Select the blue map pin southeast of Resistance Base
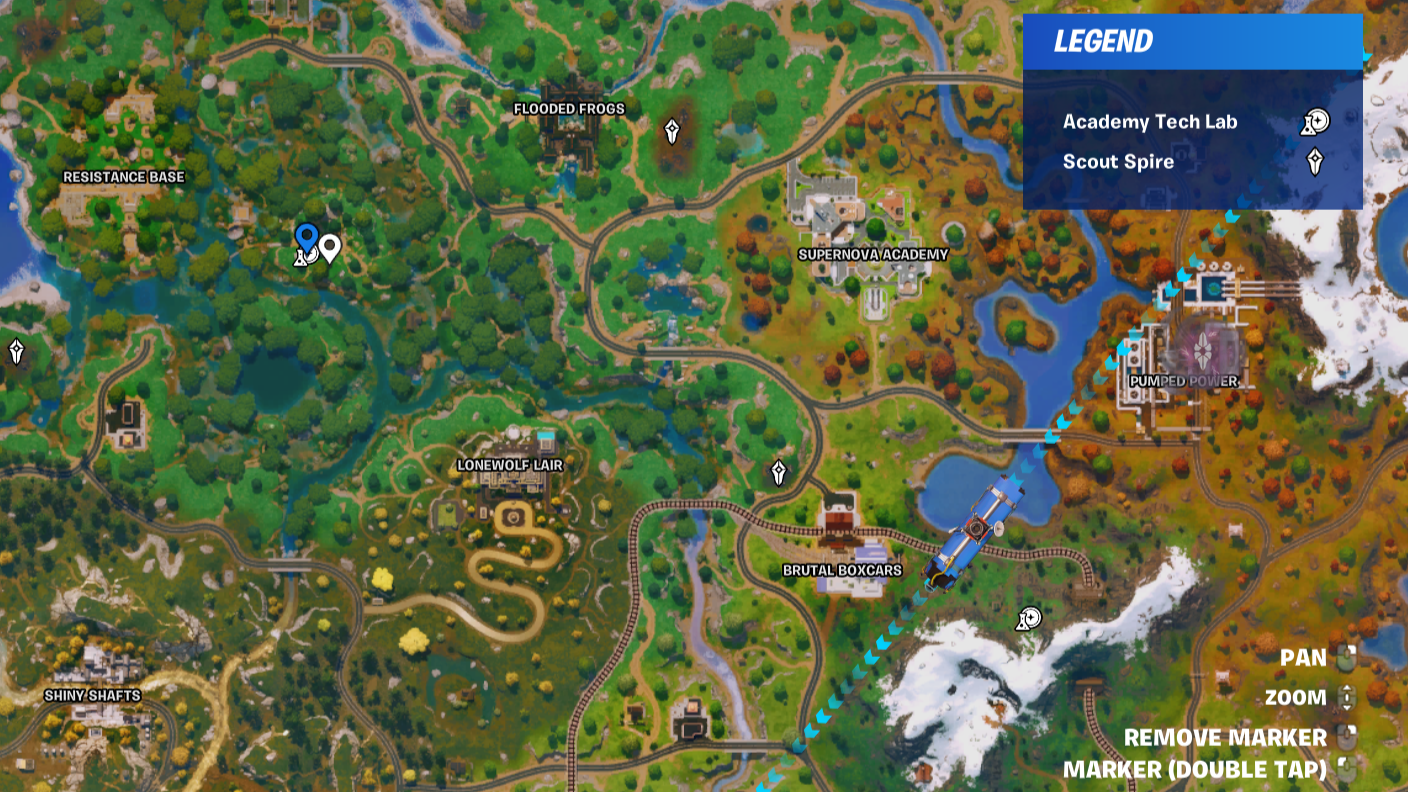This screenshot has height=792, width=1408. pos(306,240)
